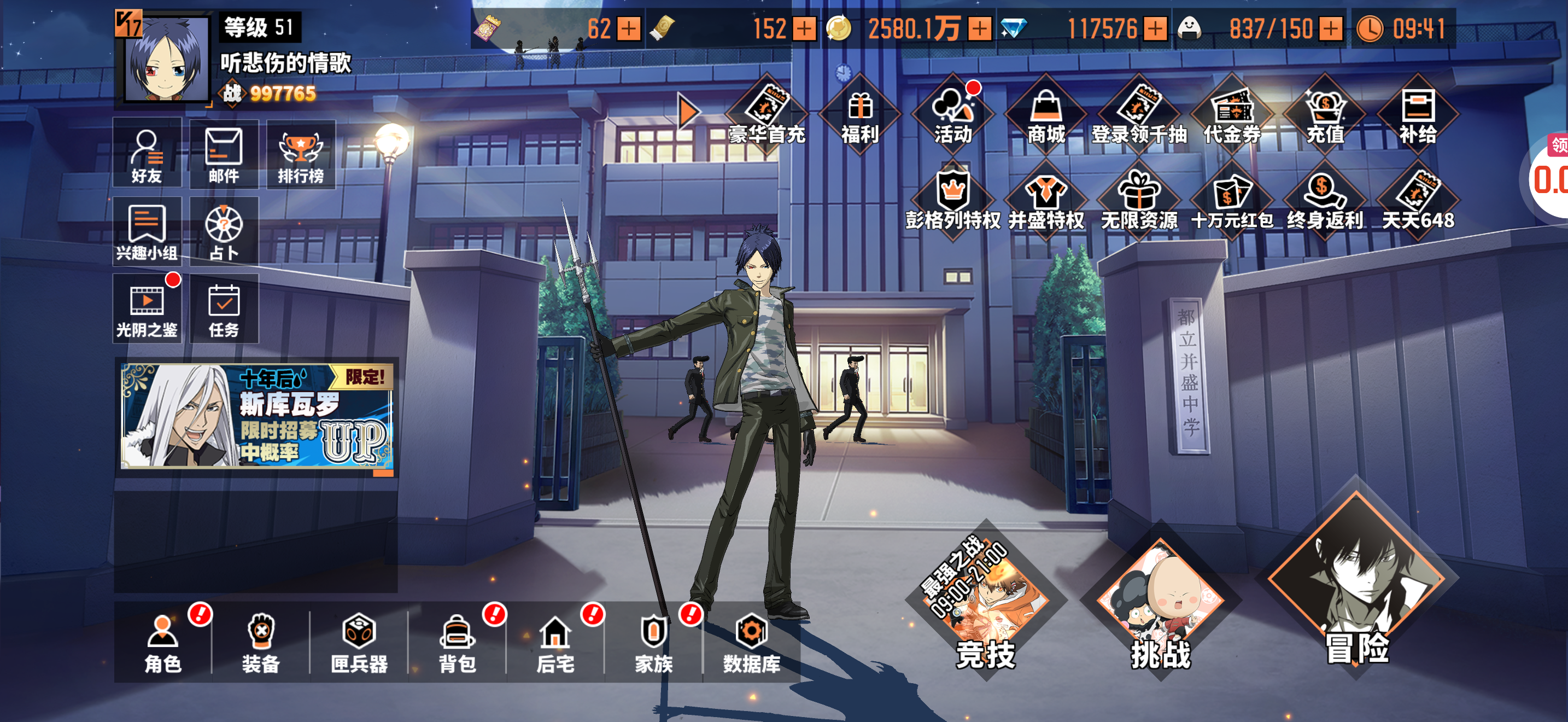Add more diamonds with the plus button
Screen dimensions: 1568x722
[x=1155, y=28]
